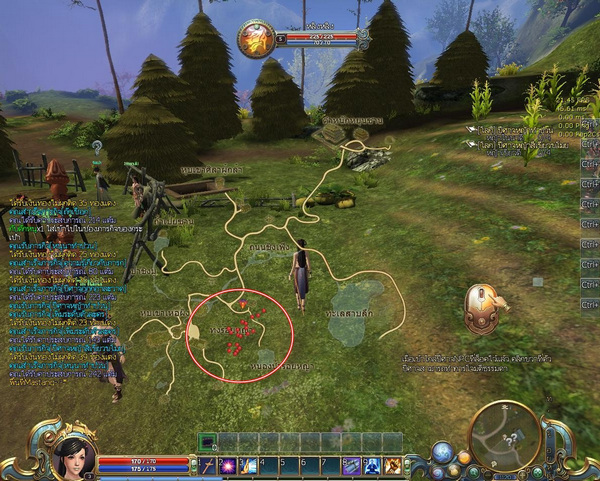Use the staff weapon skill slot
The image size is (600, 481).
coord(208,465)
